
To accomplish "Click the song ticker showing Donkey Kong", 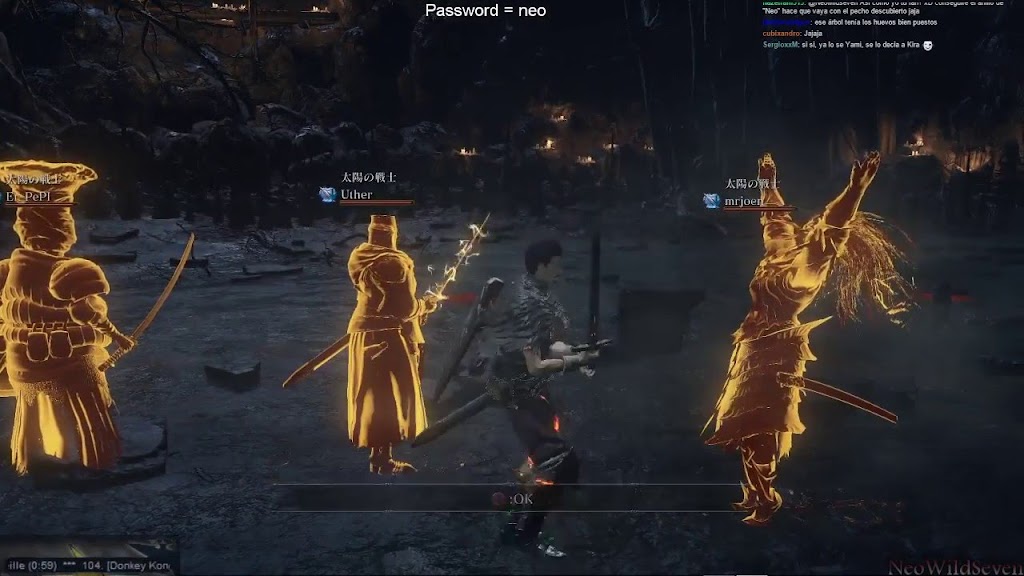I will (x=90, y=565).
